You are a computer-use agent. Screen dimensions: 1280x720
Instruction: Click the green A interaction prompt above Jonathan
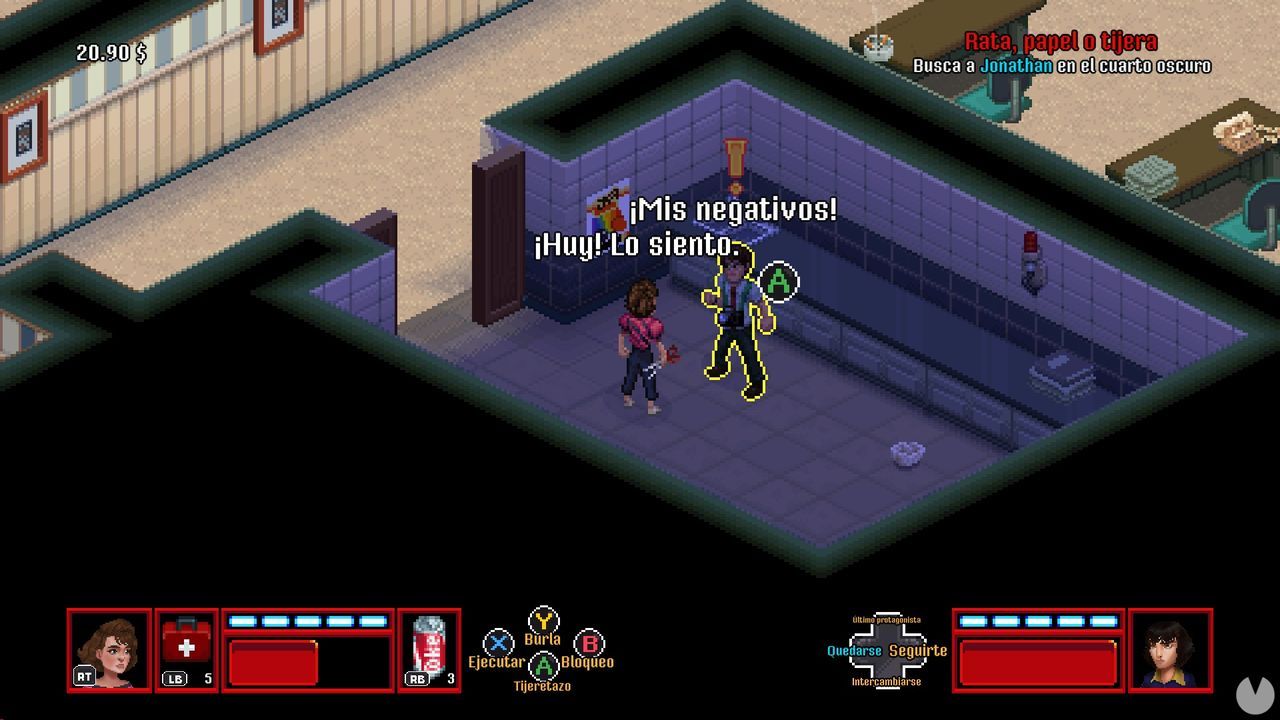778,282
